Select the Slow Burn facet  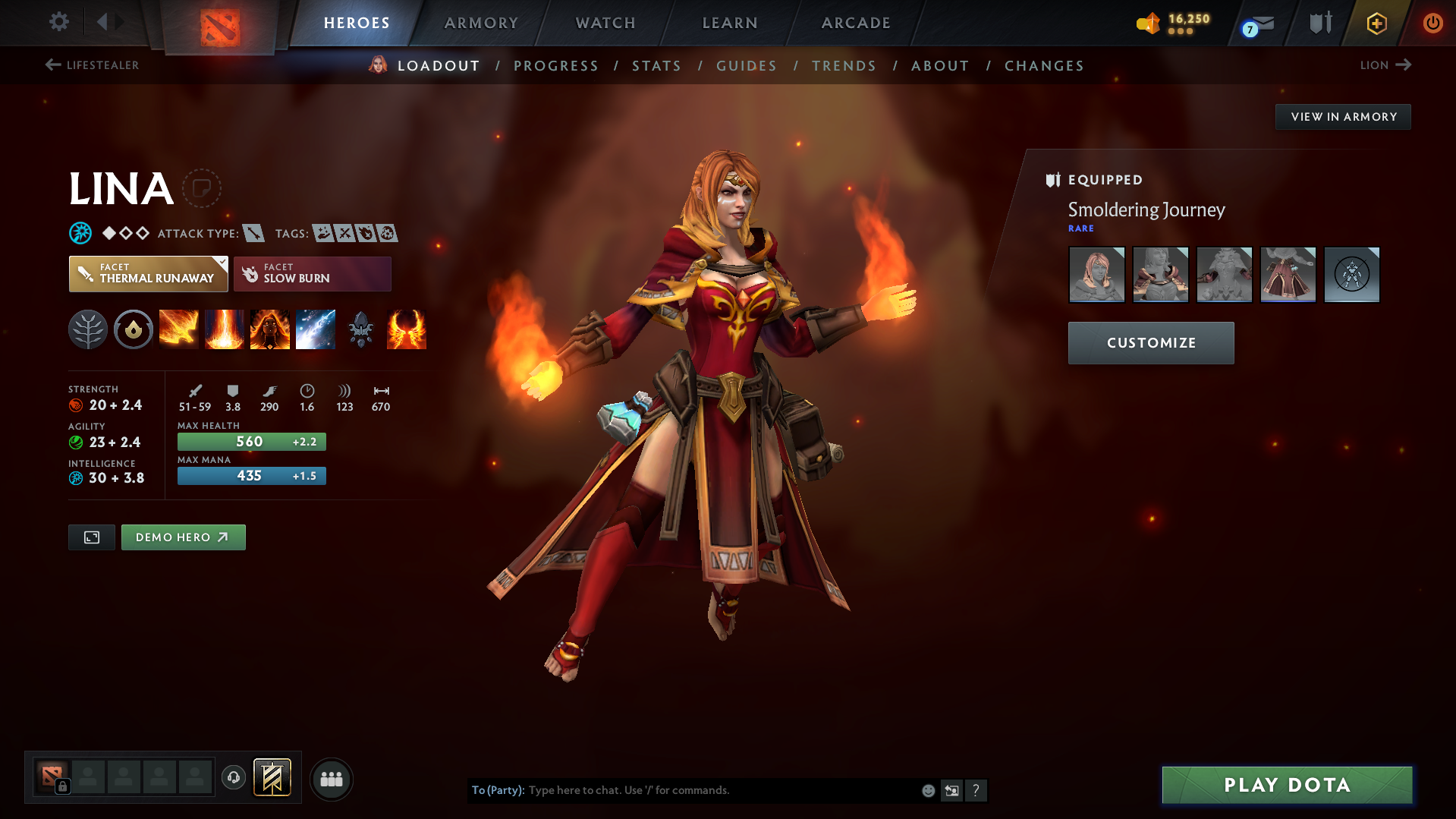pyautogui.click(x=312, y=273)
